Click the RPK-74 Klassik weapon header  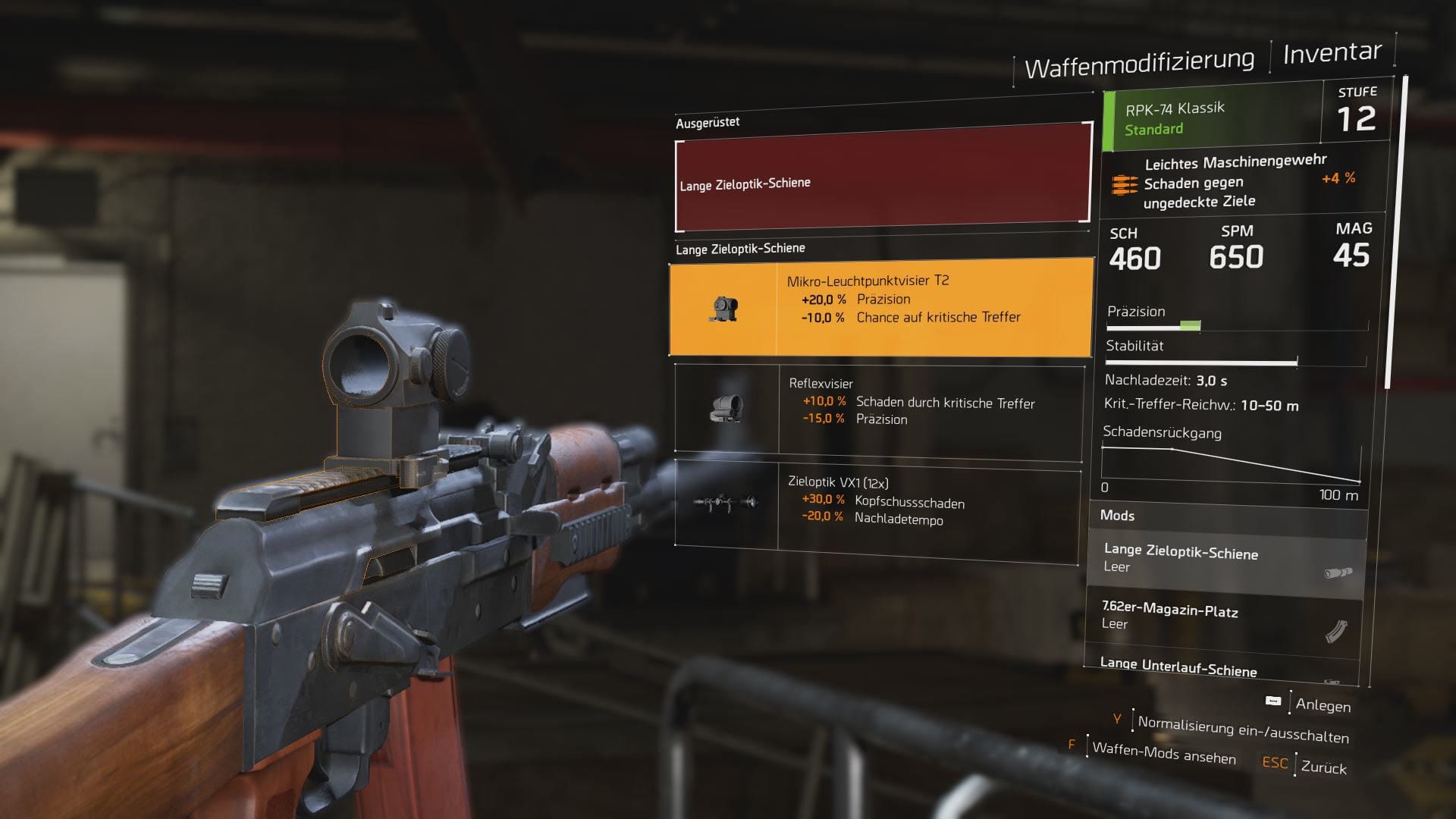pyautogui.click(x=1213, y=118)
